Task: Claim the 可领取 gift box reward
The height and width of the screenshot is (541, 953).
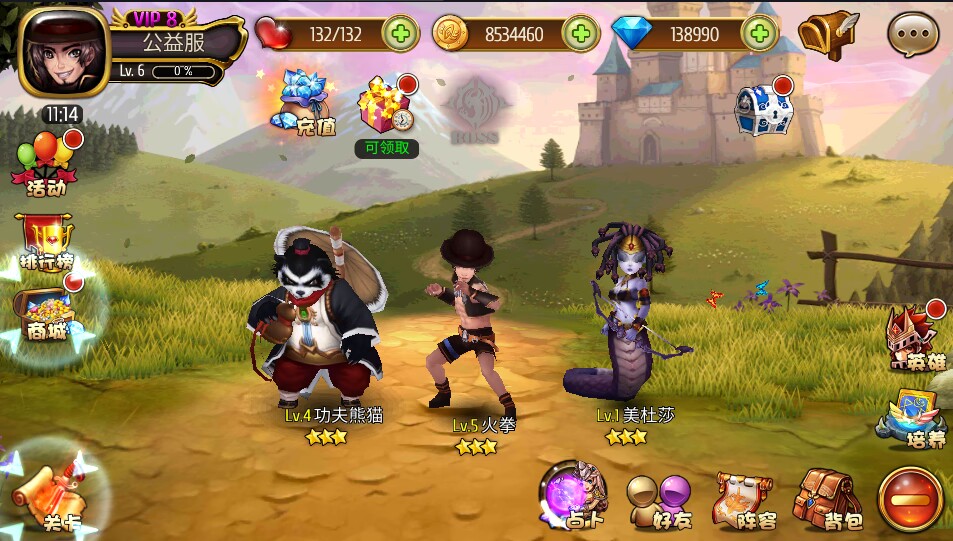Action: point(385,106)
